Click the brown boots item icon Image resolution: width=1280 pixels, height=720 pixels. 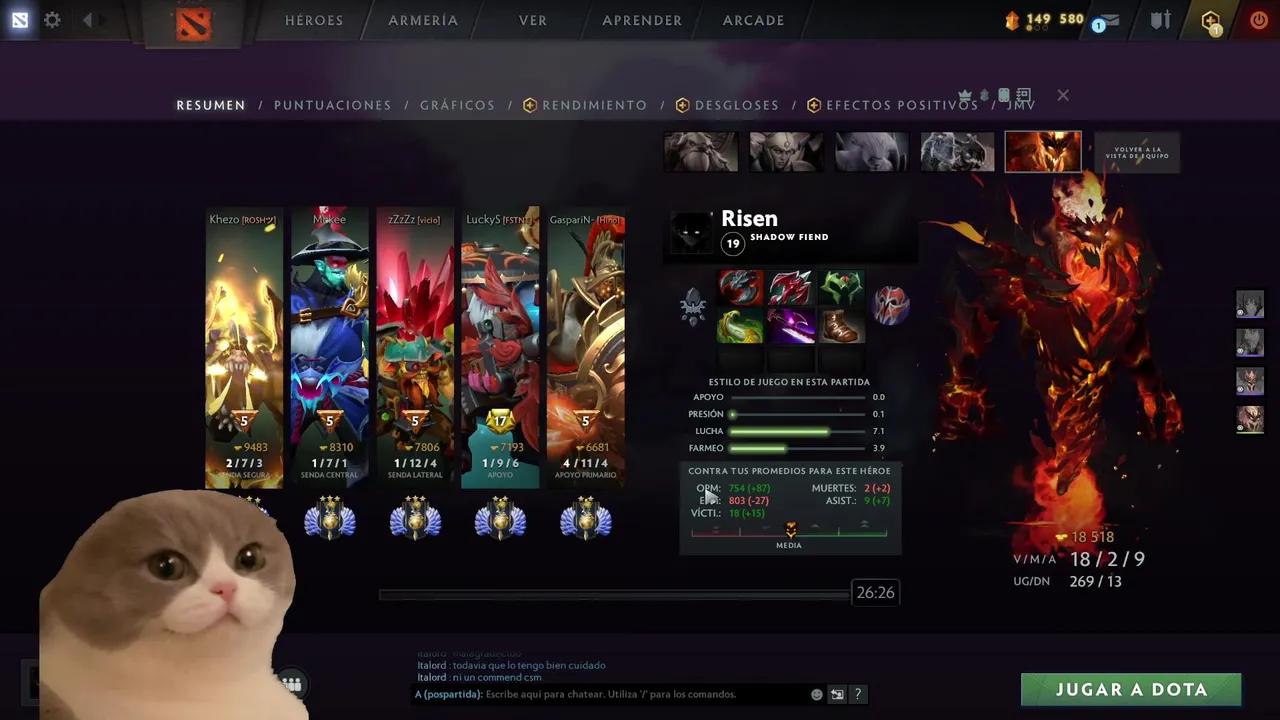[x=841, y=327]
